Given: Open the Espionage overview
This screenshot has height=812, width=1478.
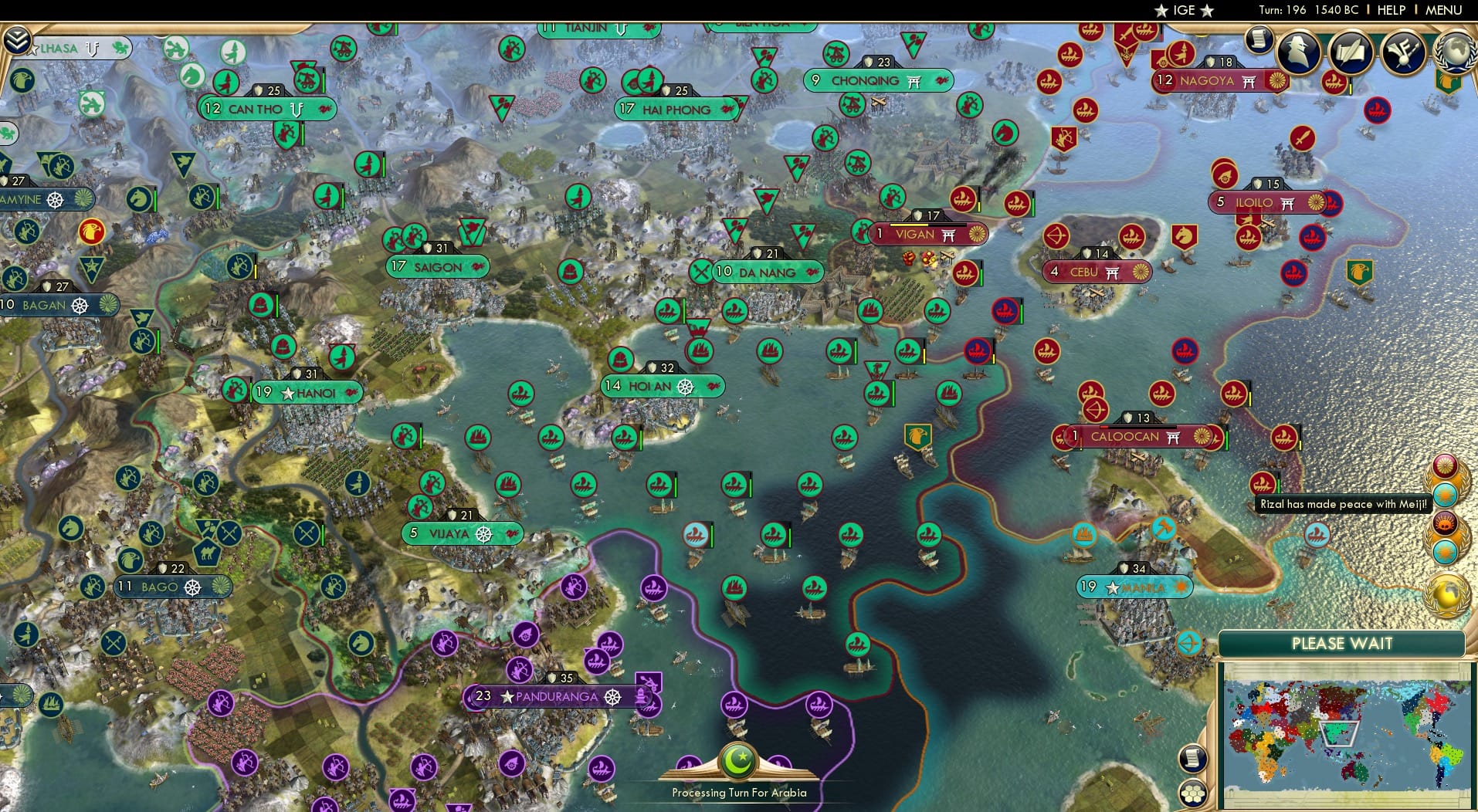Looking at the screenshot, I should point(1298,53).
